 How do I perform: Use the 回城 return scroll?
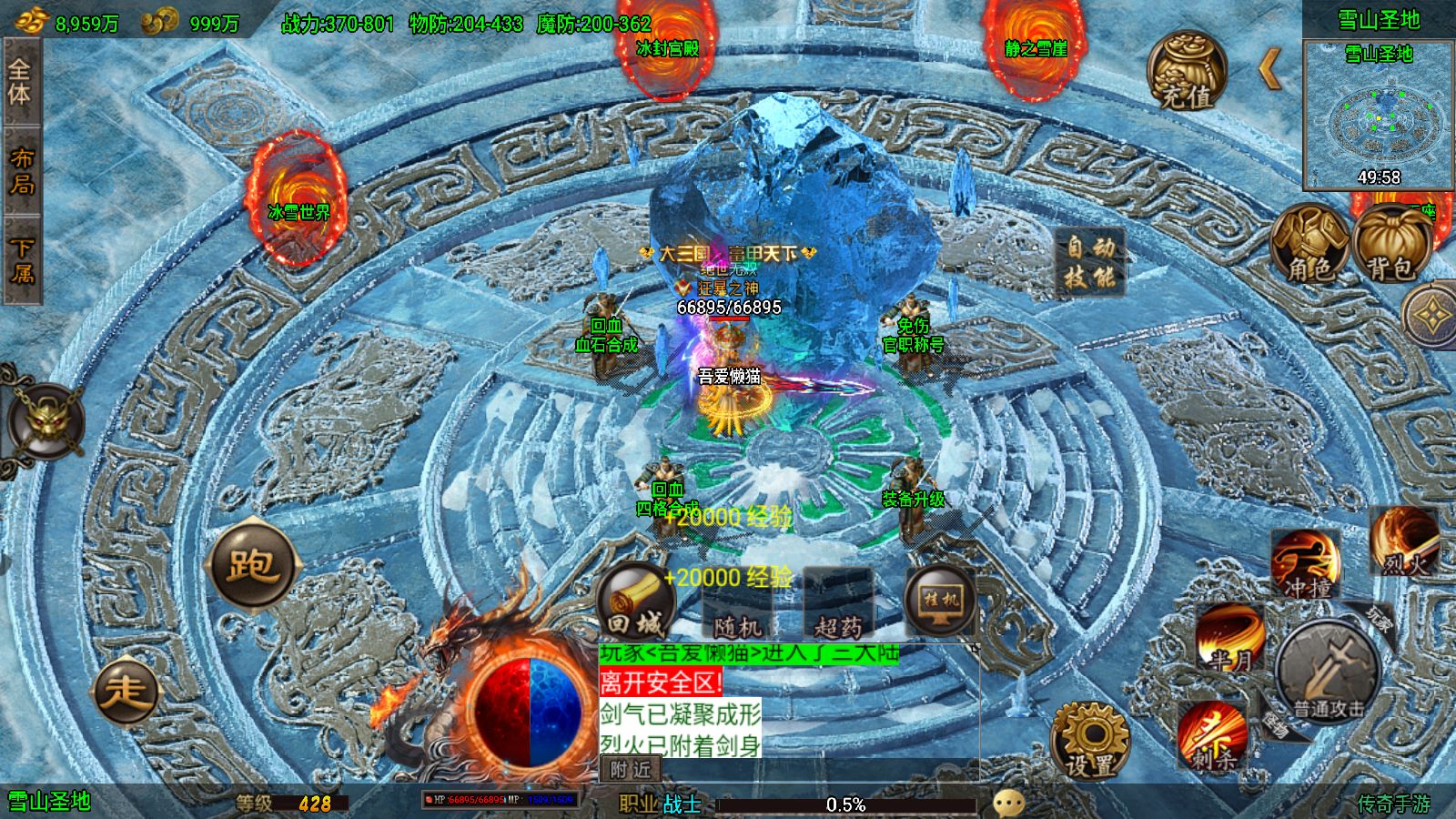[636, 602]
